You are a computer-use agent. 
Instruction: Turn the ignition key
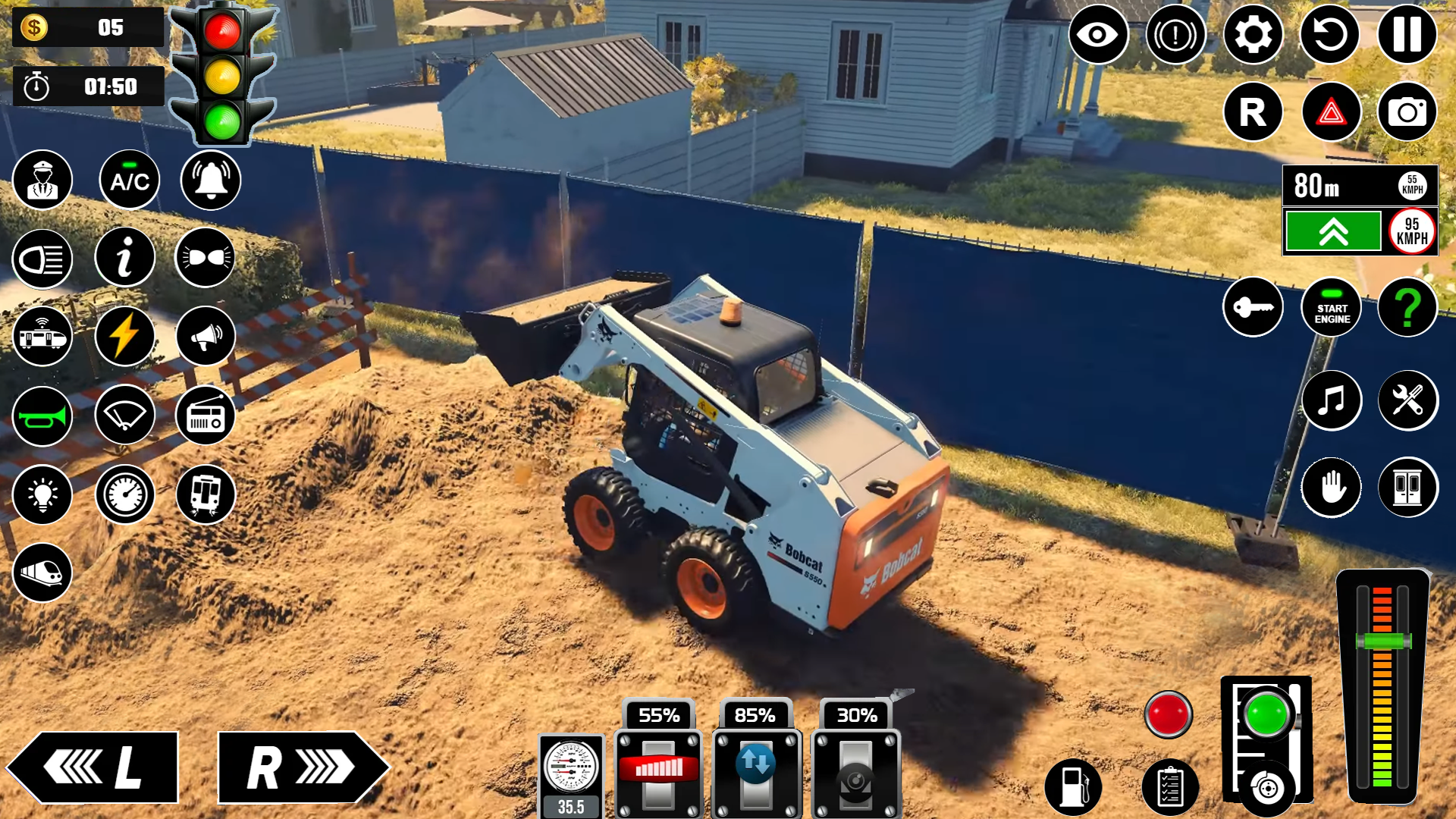1253,306
